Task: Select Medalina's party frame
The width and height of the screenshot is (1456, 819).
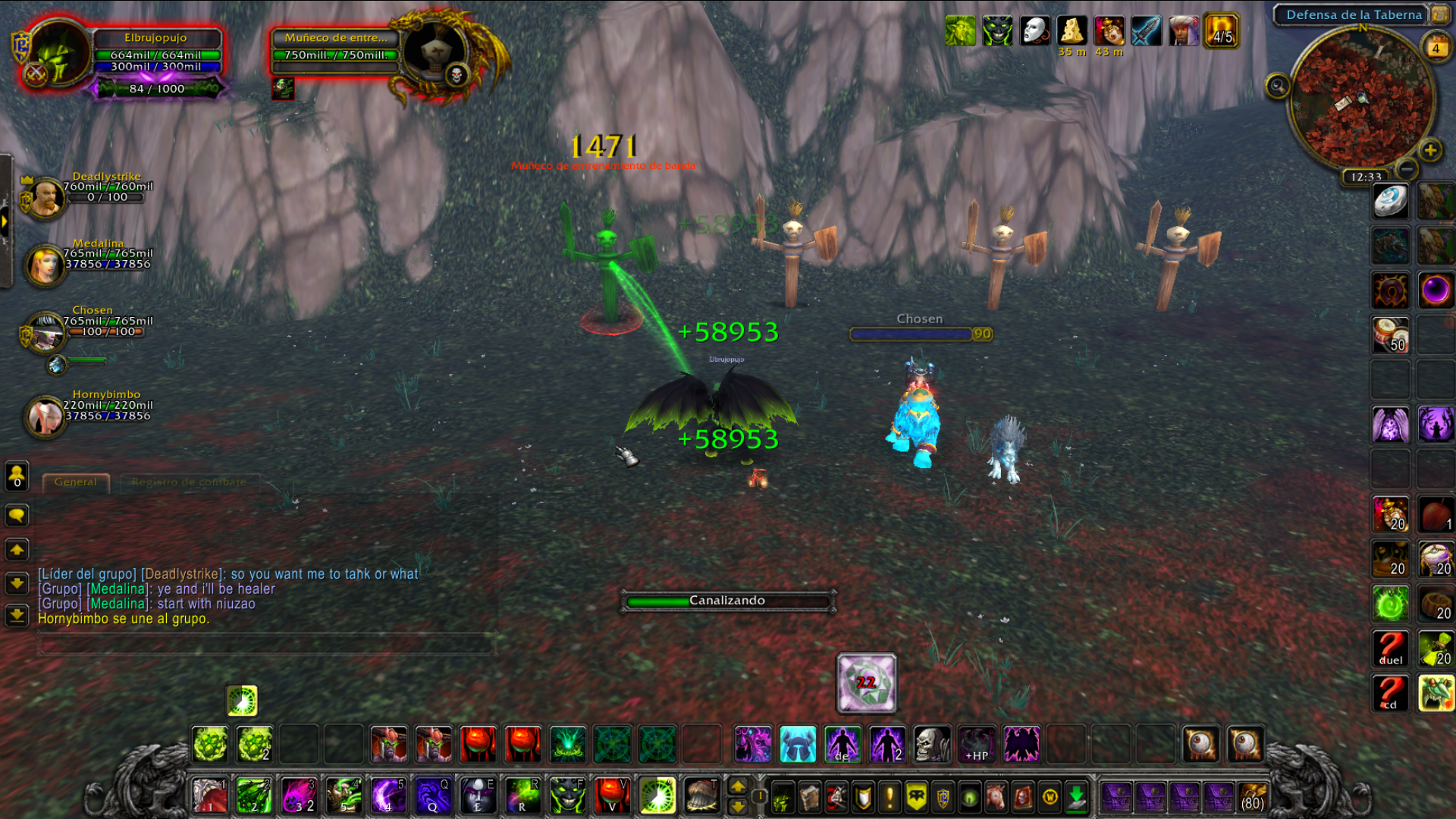Action: coord(45,264)
